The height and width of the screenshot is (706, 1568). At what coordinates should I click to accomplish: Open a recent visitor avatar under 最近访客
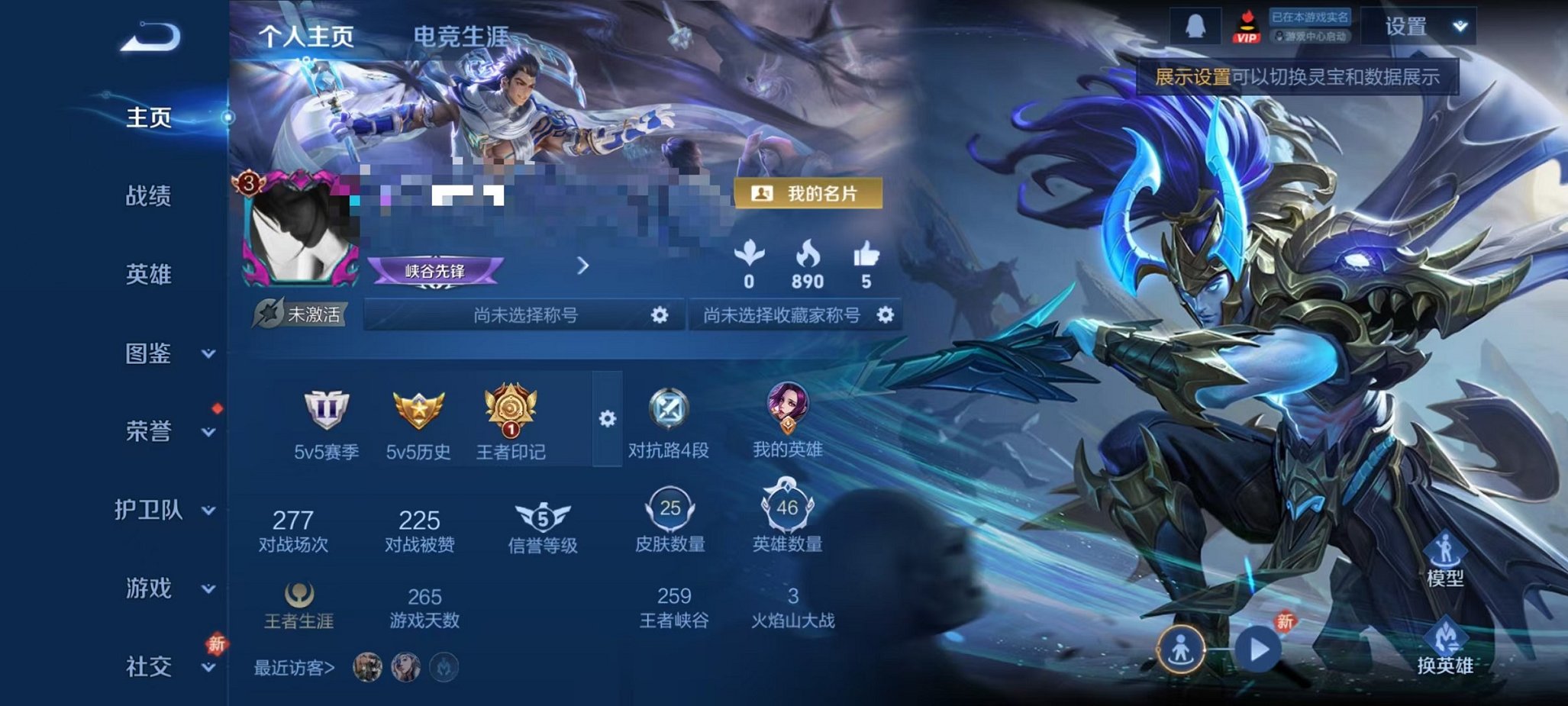pyautogui.click(x=369, y=666)
